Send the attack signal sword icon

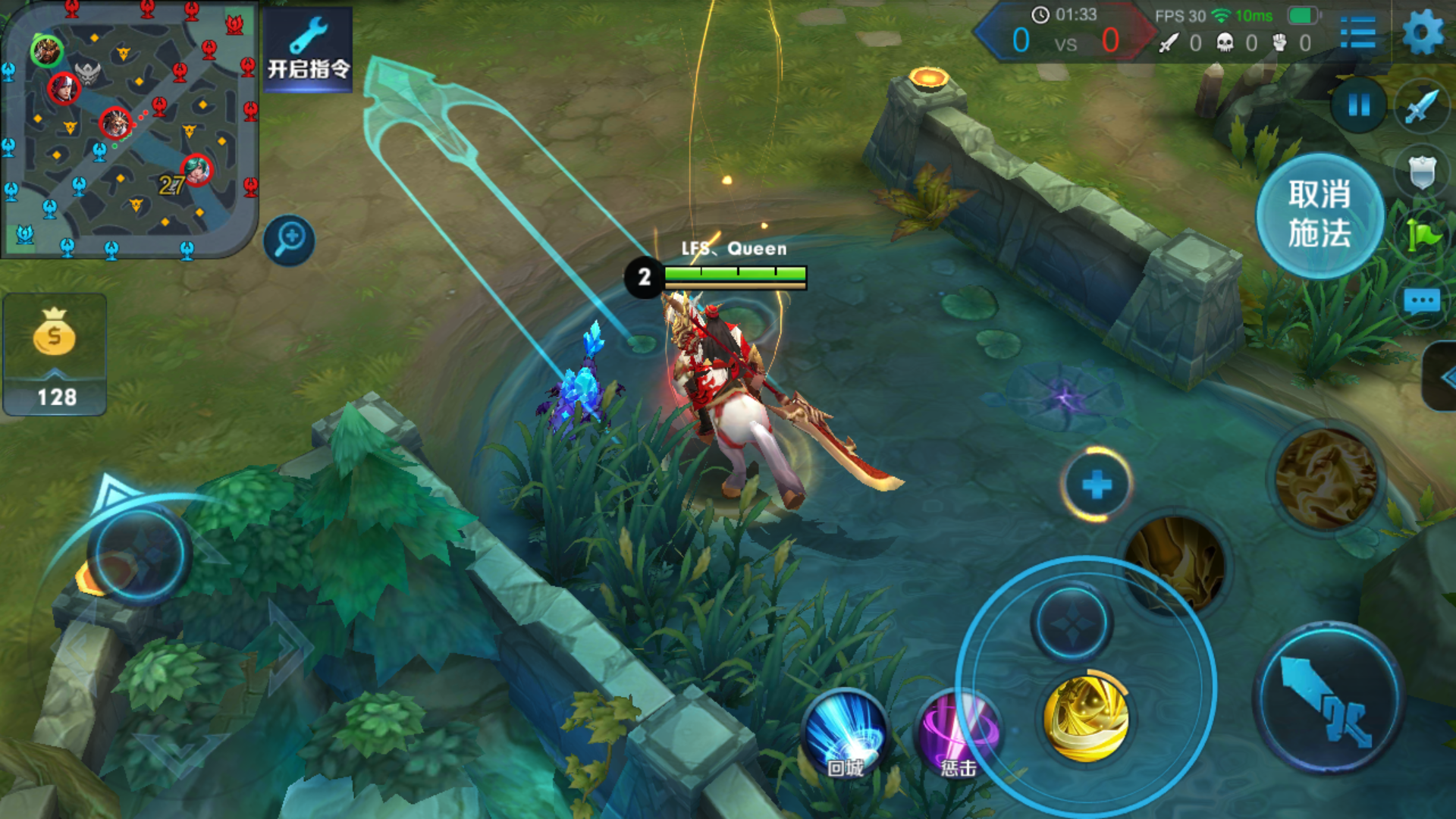[1421, 106]
